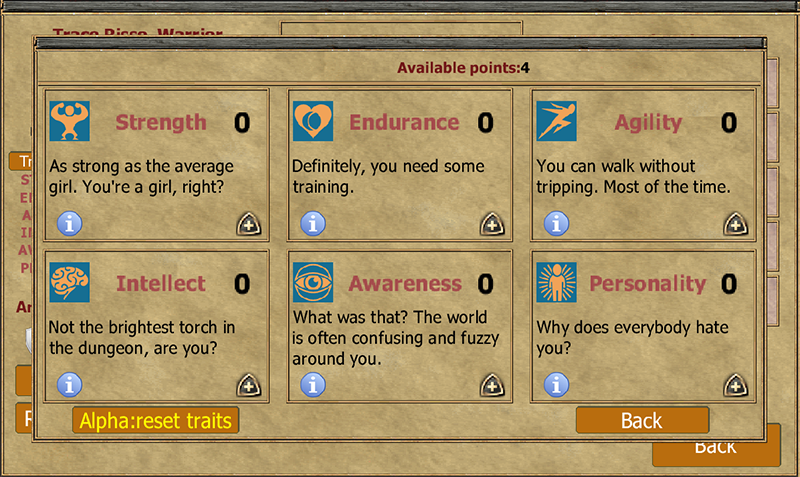Close traits panel with the orange Back button
This screenshot has width=800, height=477.
[x=642, y=420]
